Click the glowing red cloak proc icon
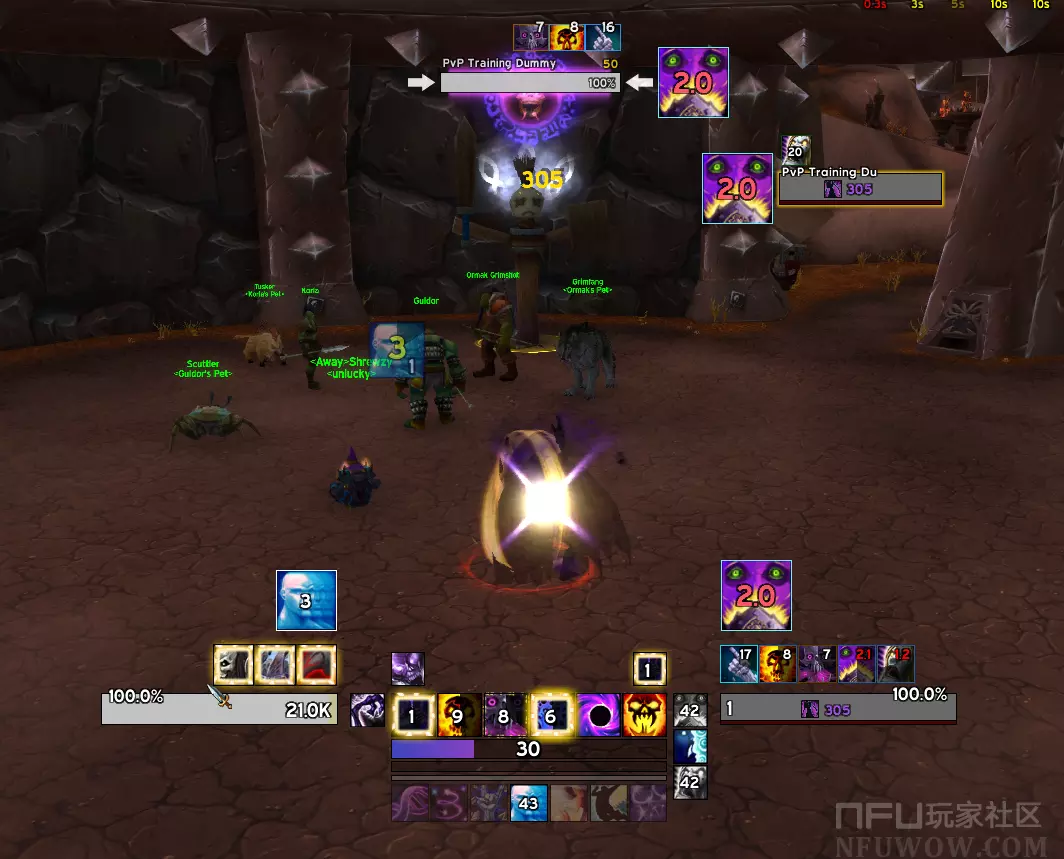Screen dimensions: 1064x859 pos(317,665)
